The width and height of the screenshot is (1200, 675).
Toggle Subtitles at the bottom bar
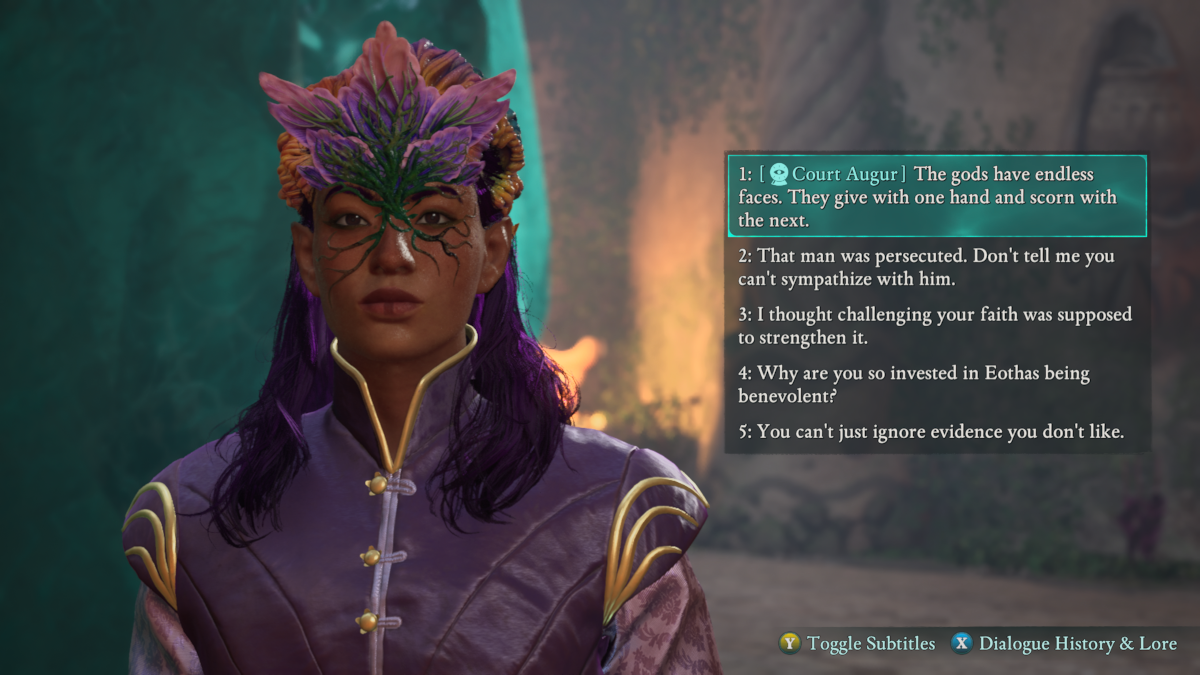(x=858, y=644)
